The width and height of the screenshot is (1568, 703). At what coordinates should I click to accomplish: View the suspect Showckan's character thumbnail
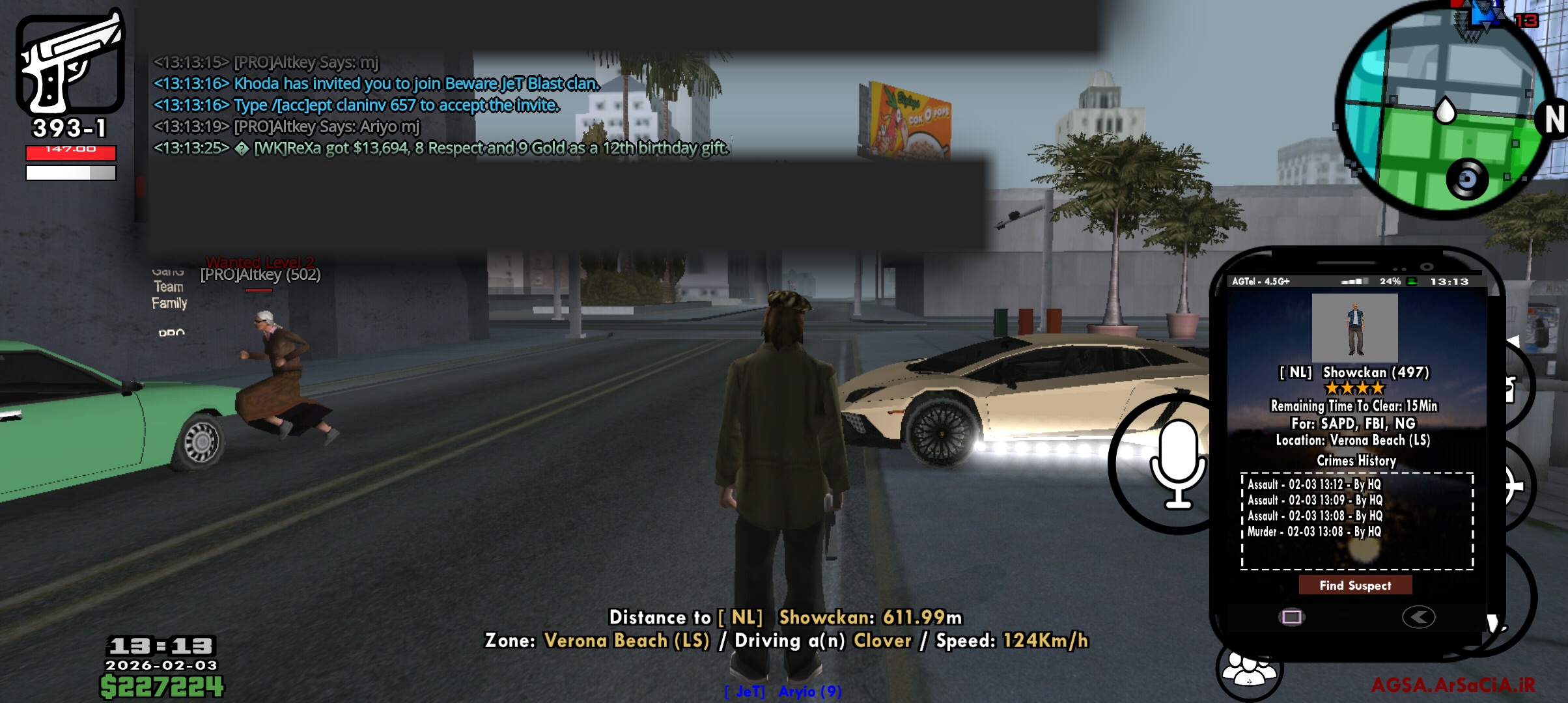[1356, 329]
